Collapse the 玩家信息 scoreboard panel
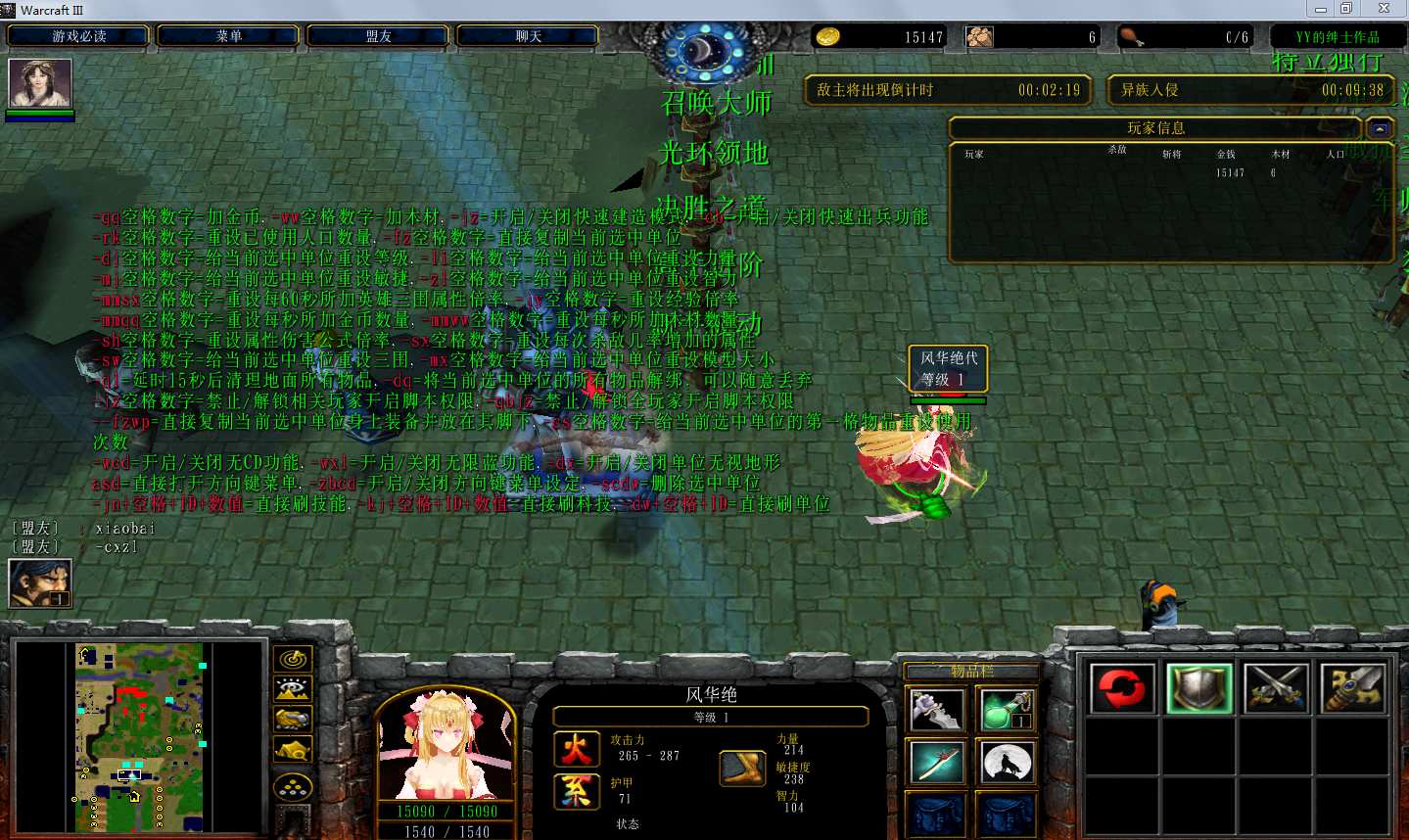 coord(1379,128)
